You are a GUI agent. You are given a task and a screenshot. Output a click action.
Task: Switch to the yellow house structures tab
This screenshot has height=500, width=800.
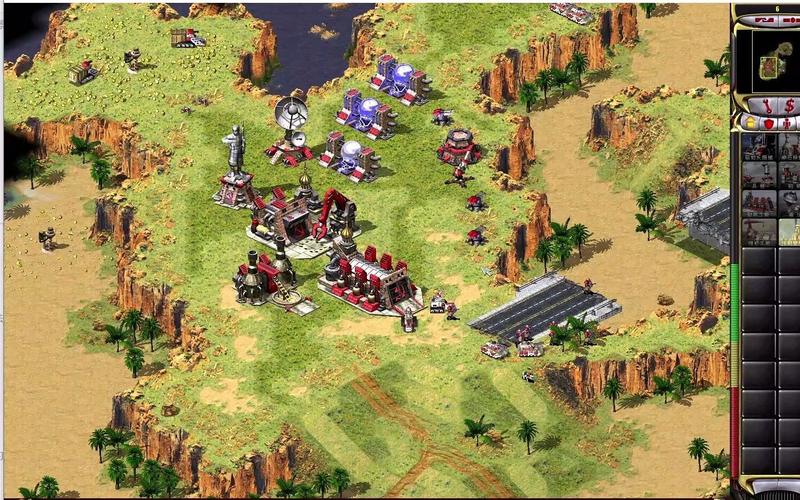click(x=748, y=123)
